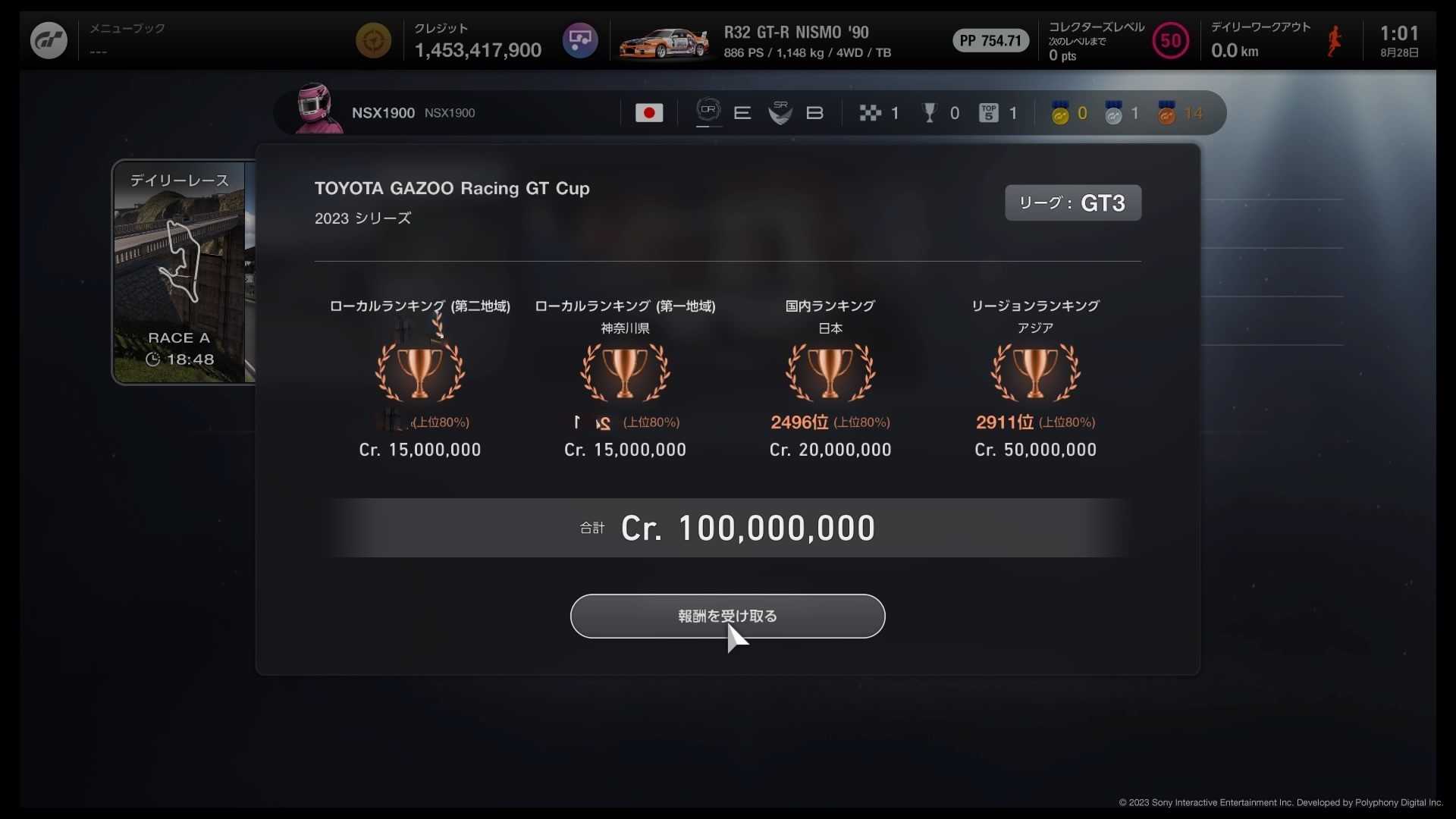Click the SR shield rating badge
The height and width of the screenshot is (819, 1456).
pyautogui.click(x=780, y=112)
